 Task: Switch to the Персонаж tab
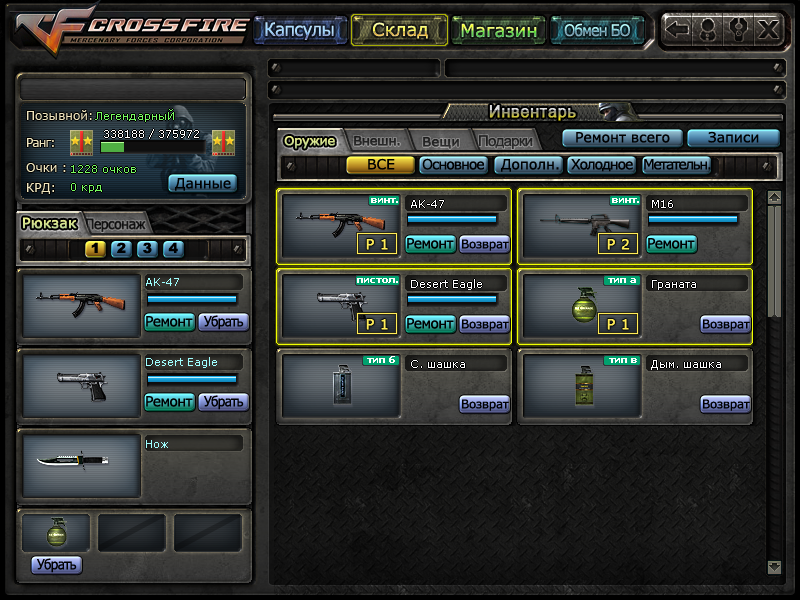coord(118,224)
